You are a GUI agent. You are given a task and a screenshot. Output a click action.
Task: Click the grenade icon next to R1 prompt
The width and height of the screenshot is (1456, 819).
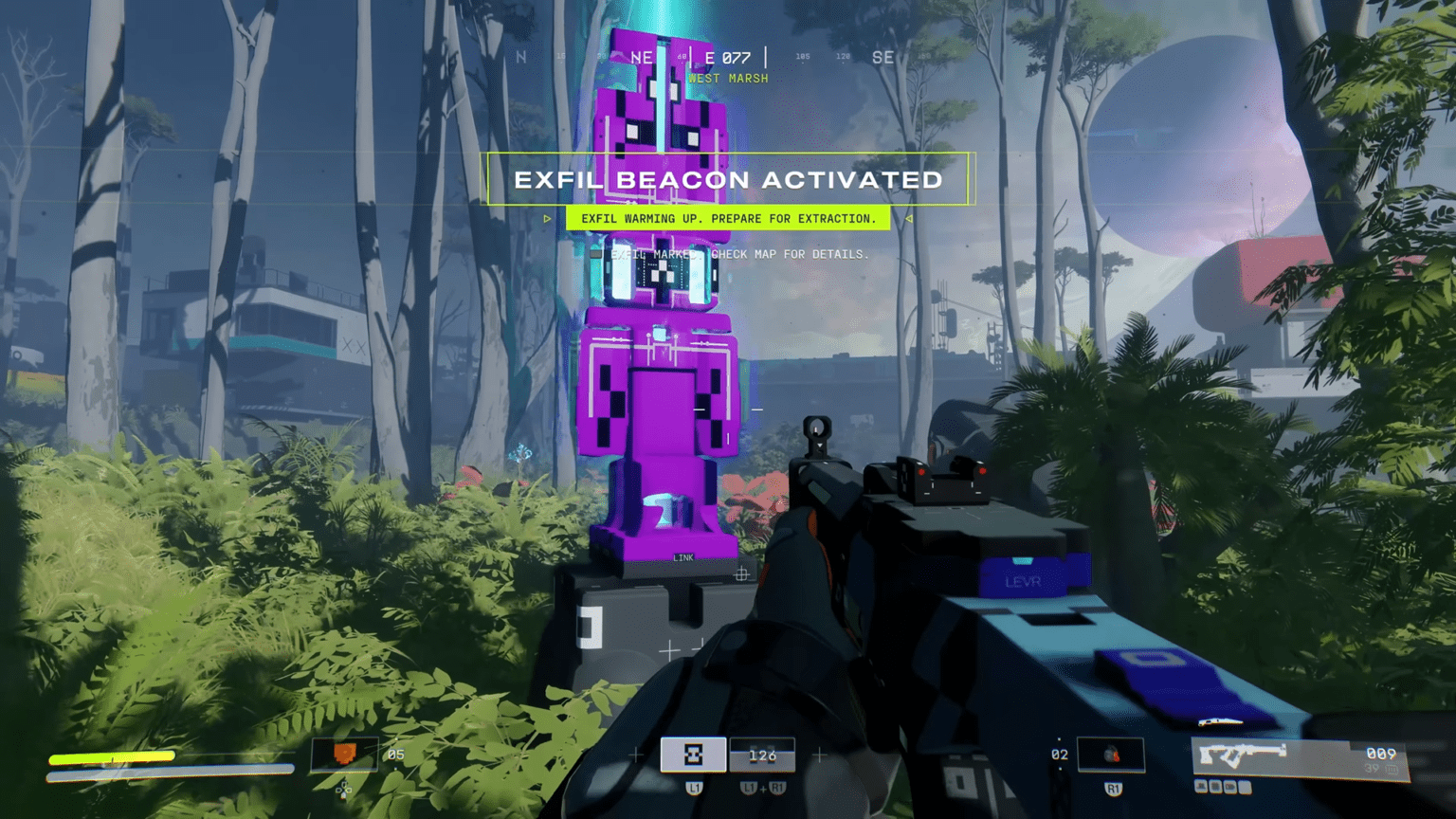point(1111,755)
